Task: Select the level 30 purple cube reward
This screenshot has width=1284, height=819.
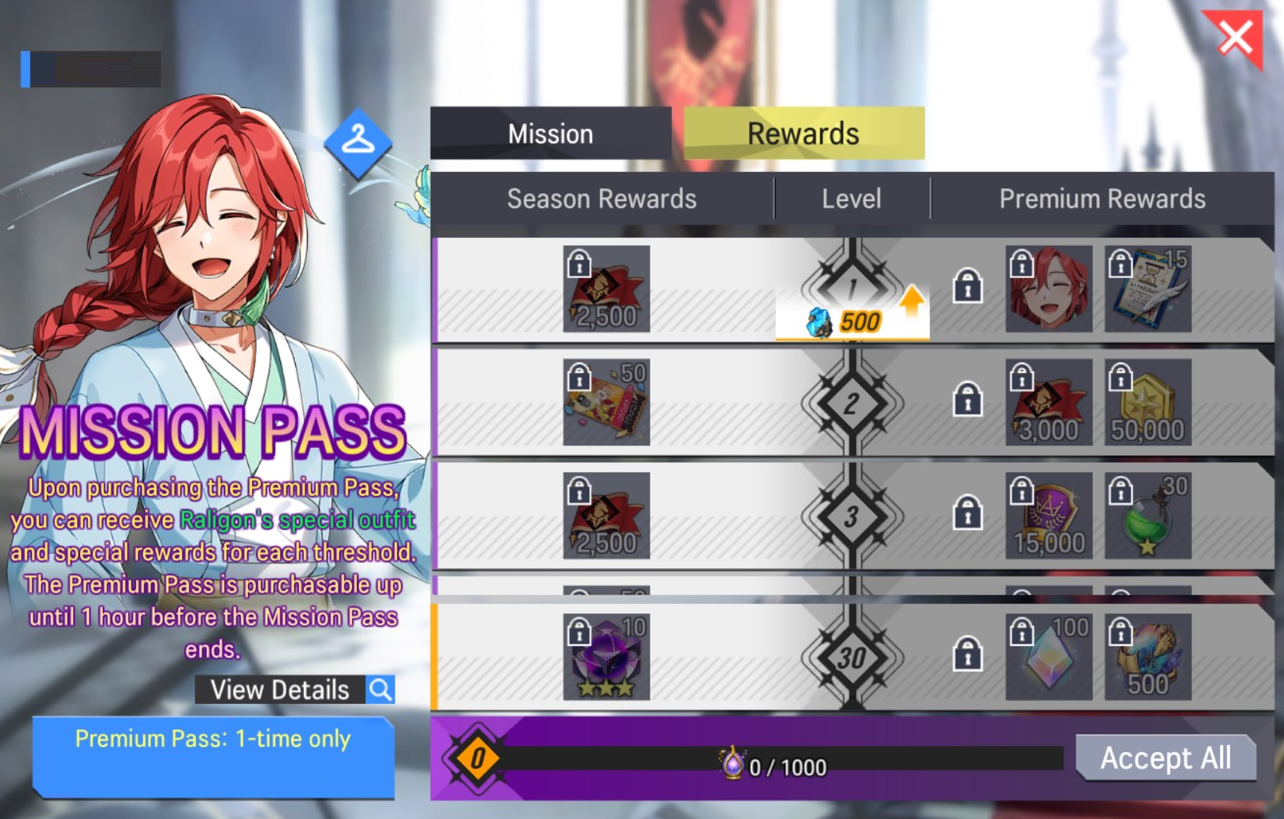Action: pos(606,657)
